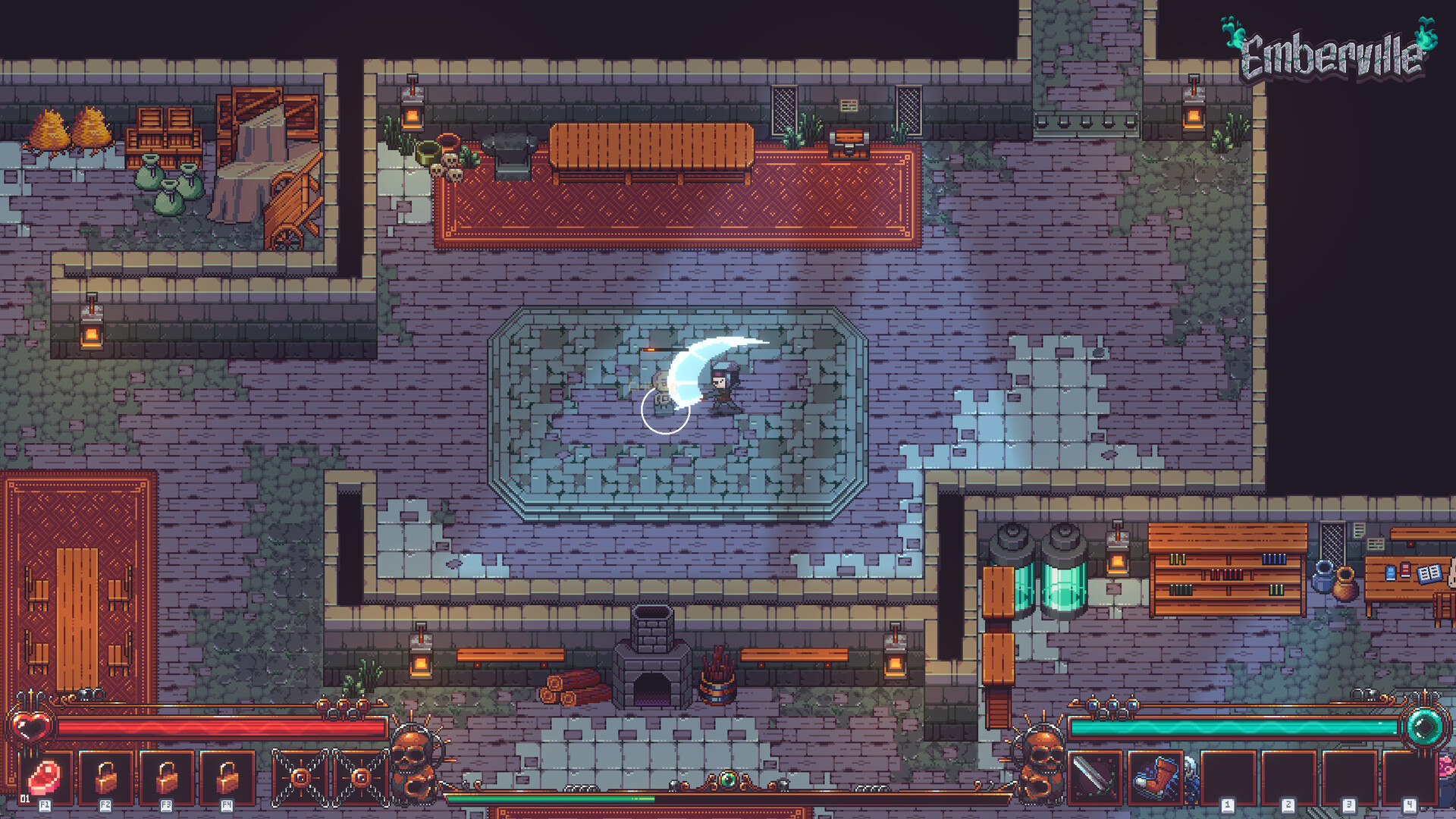The image size is (1456, 819).
Task: Open the second chained ability slot
Action: (361, 777)
